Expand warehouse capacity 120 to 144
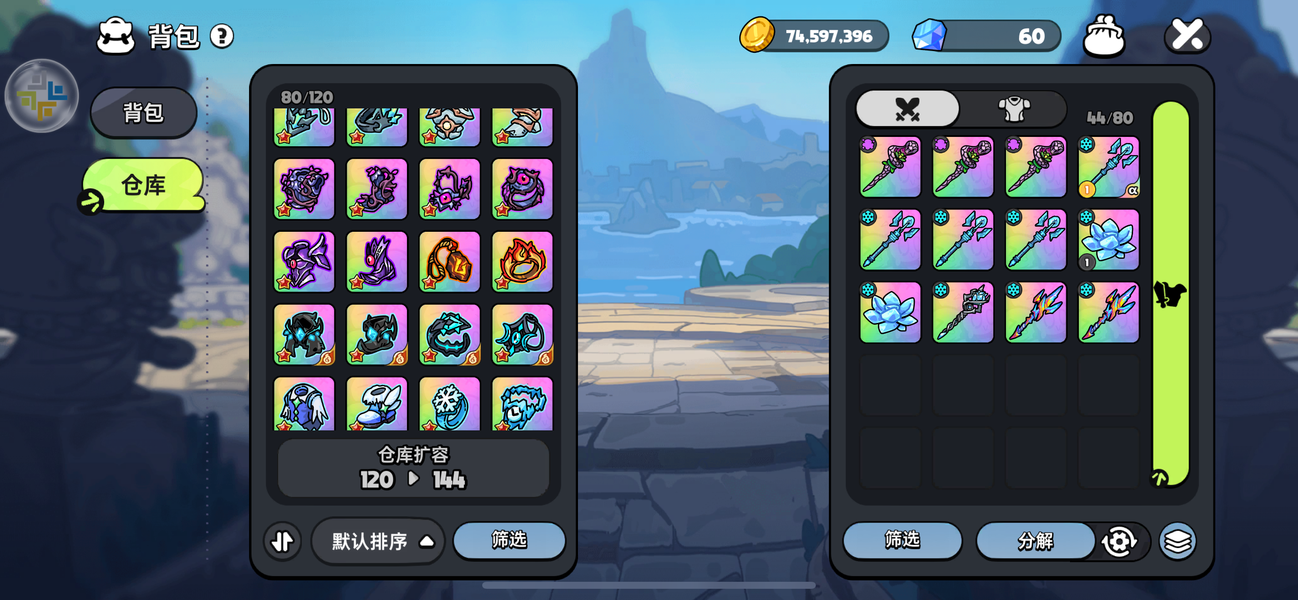Image resolution: width=1298 pixels, height=600 pixels. pyautogui.click(x=413, y=468)
